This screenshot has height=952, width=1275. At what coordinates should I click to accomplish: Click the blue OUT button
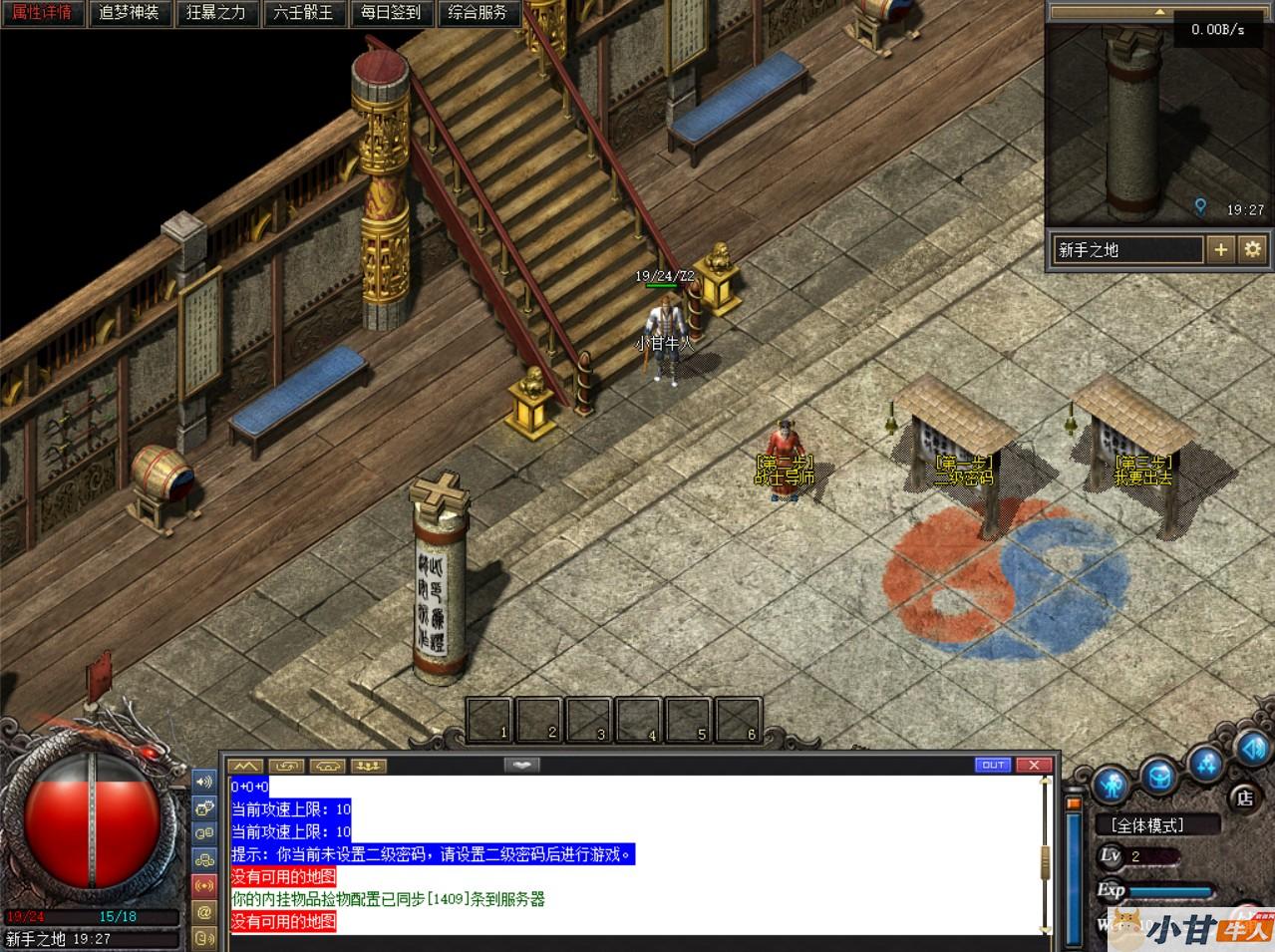(993, 765)
